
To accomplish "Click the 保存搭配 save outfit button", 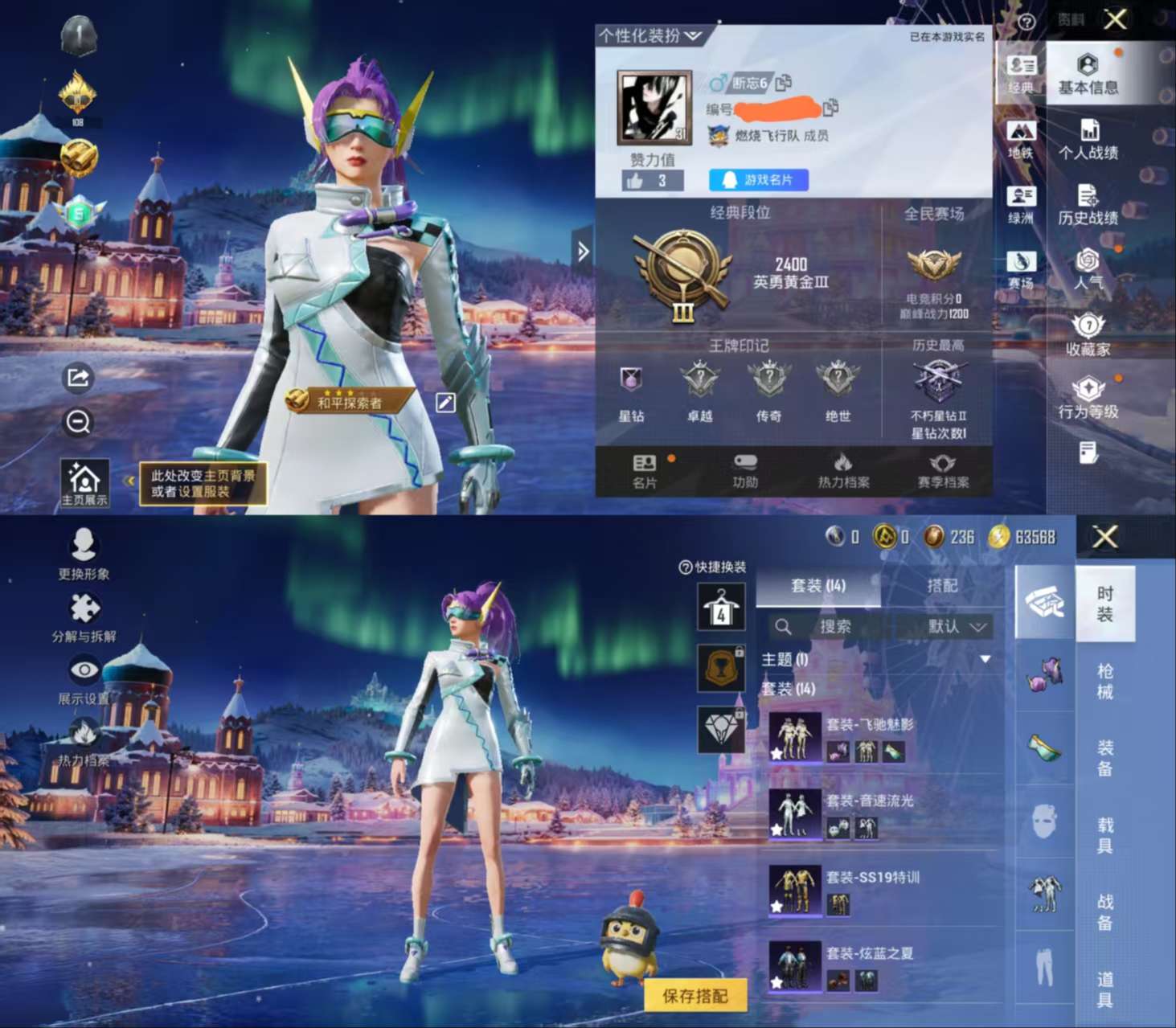I will [695, 996].
